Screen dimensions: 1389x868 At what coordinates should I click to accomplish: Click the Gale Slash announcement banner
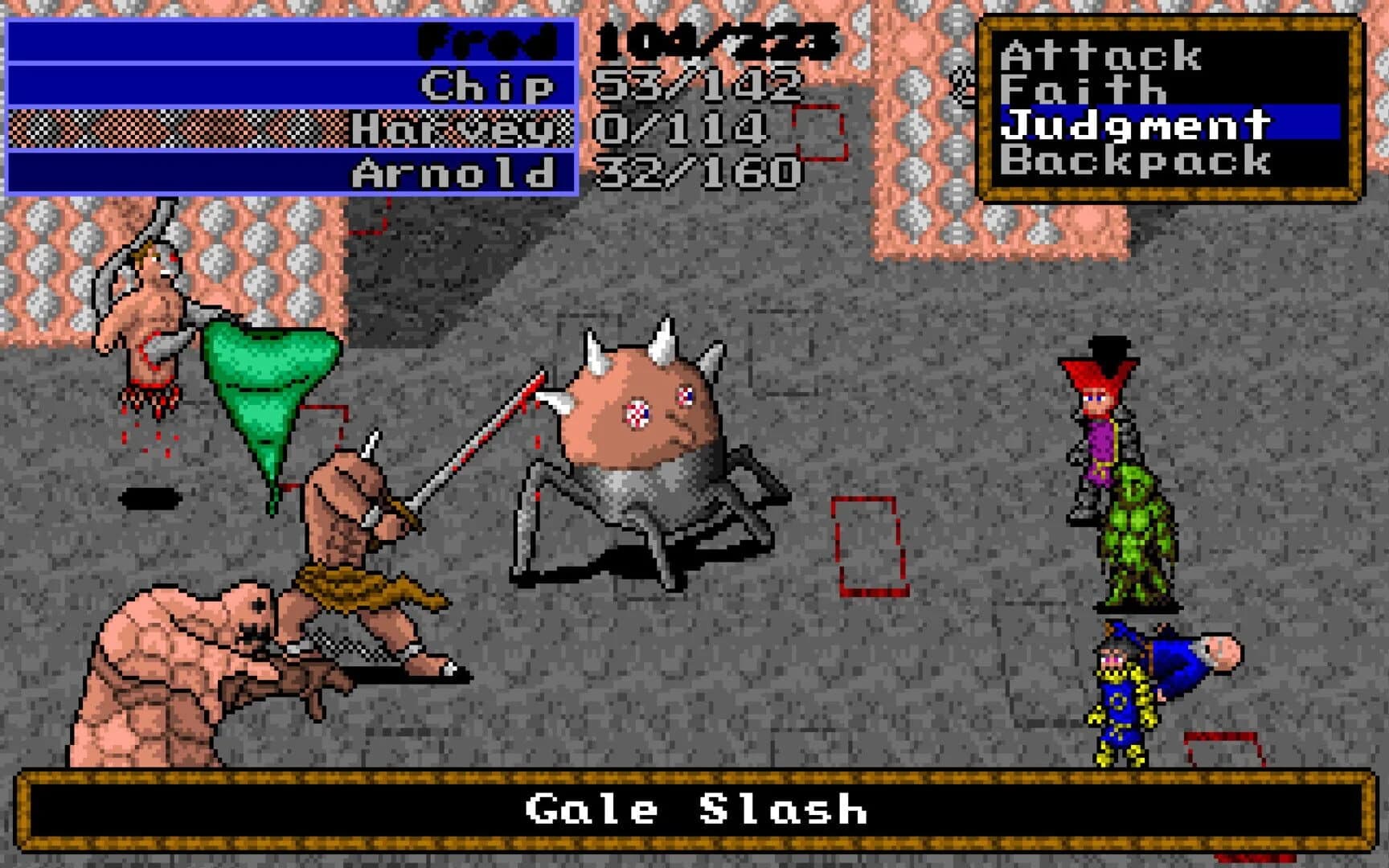click(694, 812)
